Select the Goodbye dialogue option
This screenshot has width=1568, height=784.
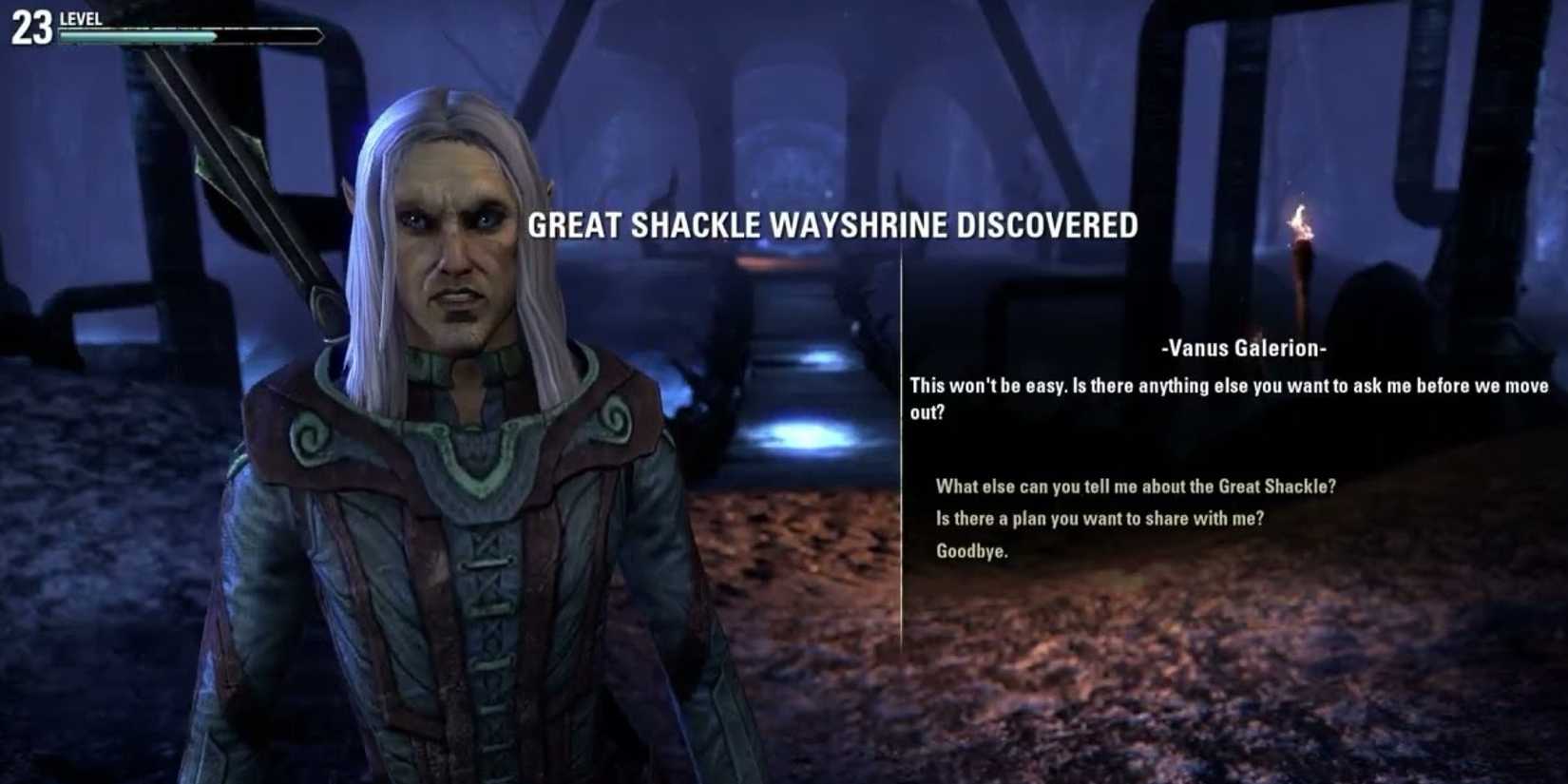point(971,549)
